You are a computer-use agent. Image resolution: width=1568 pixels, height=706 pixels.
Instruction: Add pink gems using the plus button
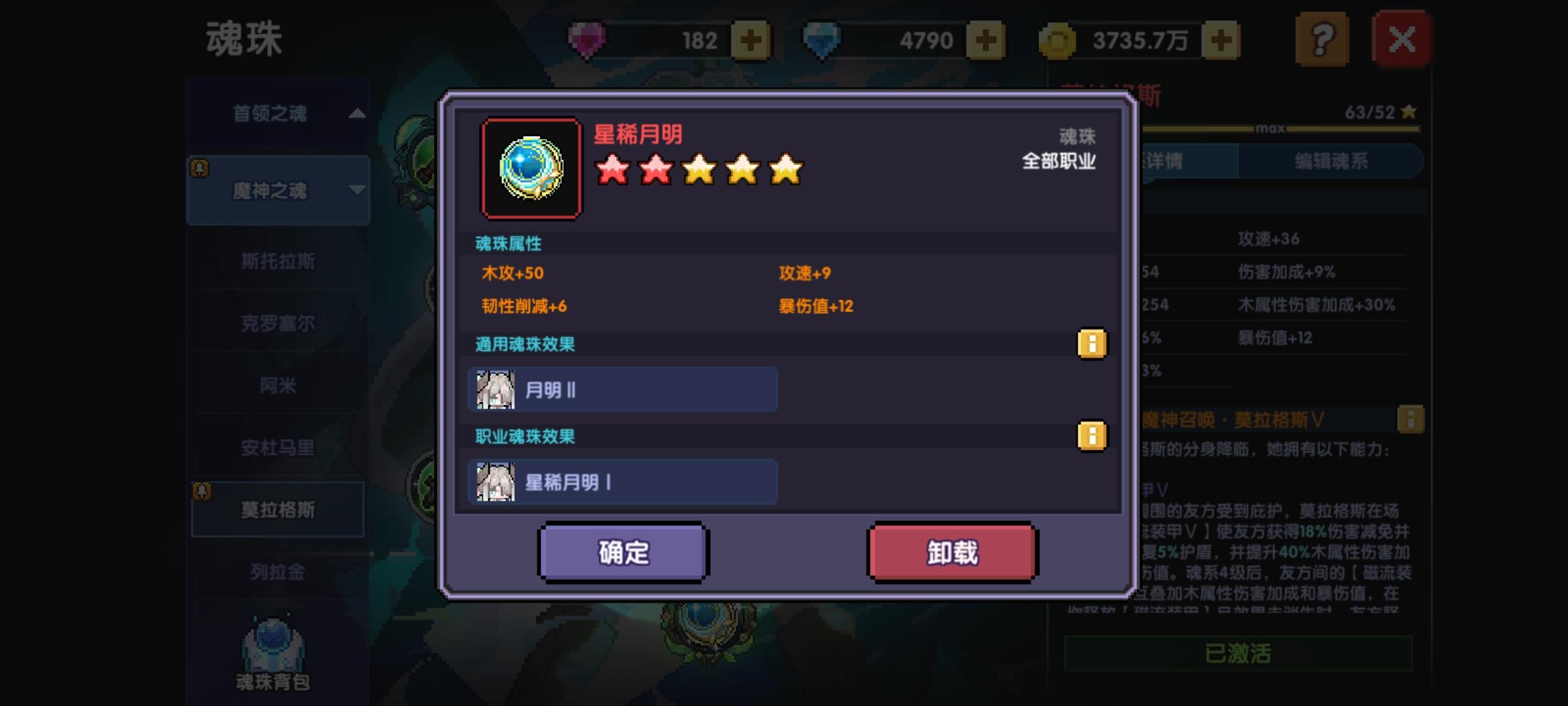click(x=750, y=41)
